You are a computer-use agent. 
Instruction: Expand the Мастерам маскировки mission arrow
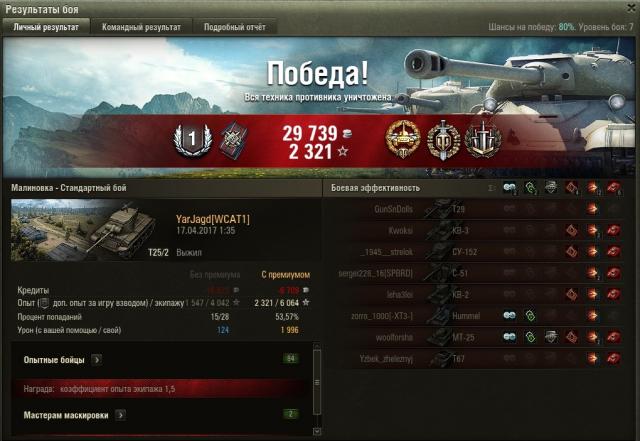[x=120, y=413]
